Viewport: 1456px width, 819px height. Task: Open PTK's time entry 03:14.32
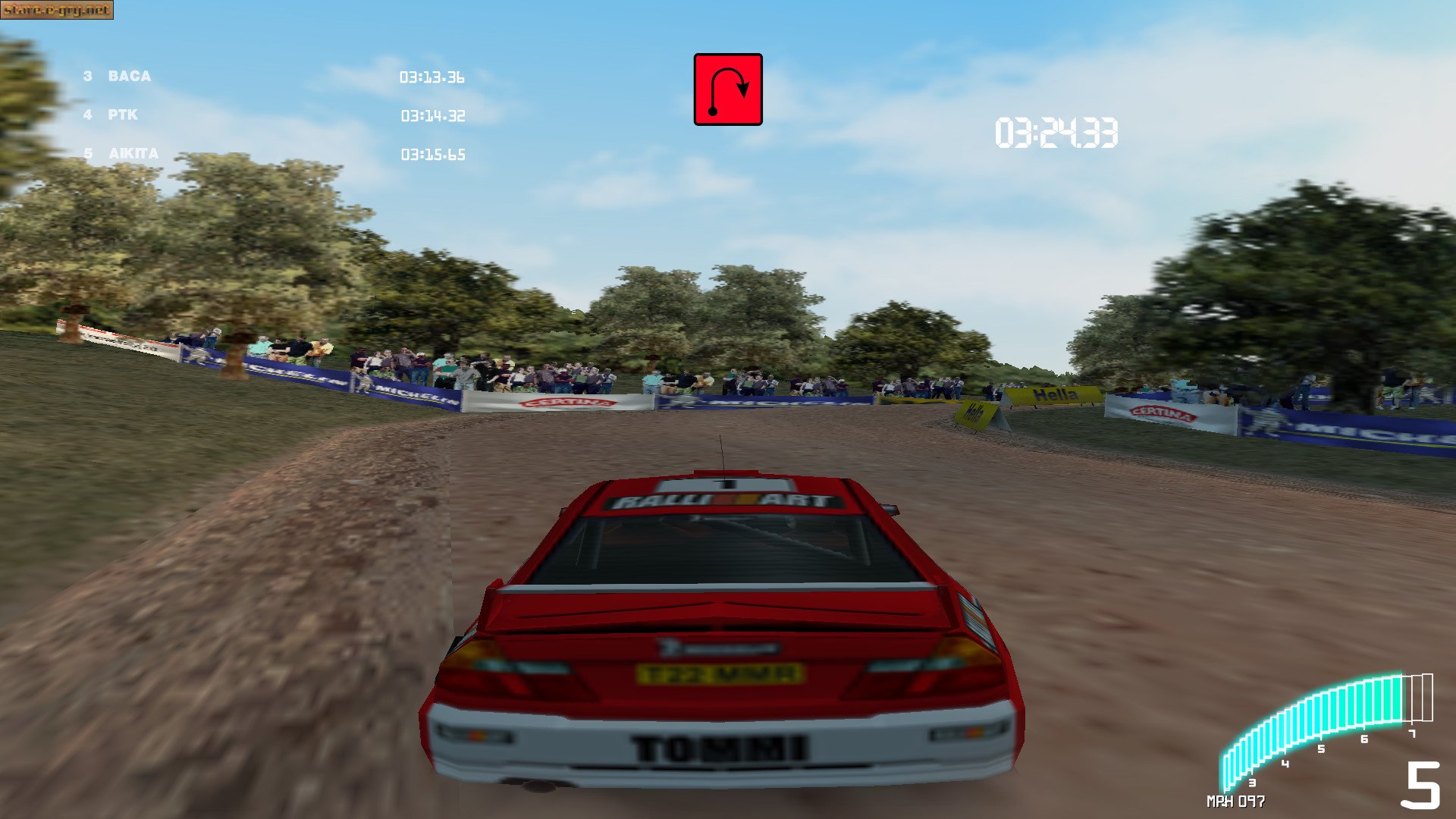point(433,116)
